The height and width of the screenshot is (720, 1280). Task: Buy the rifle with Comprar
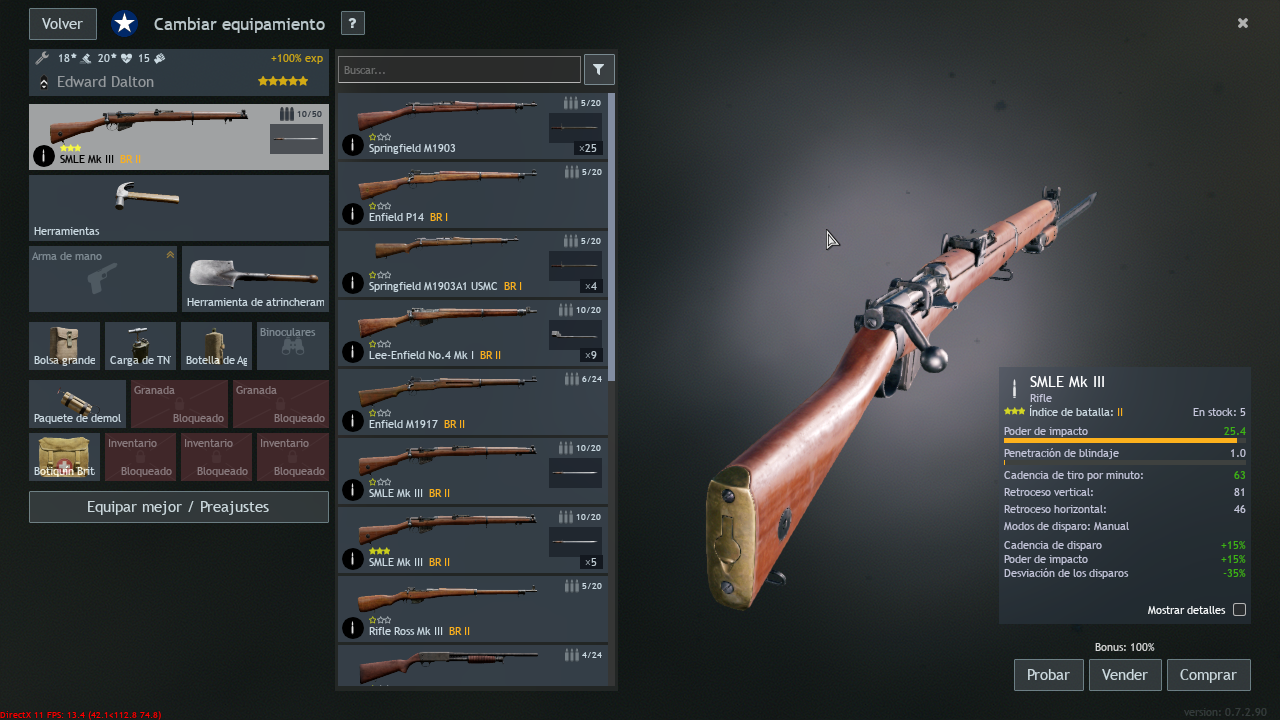1208,675
